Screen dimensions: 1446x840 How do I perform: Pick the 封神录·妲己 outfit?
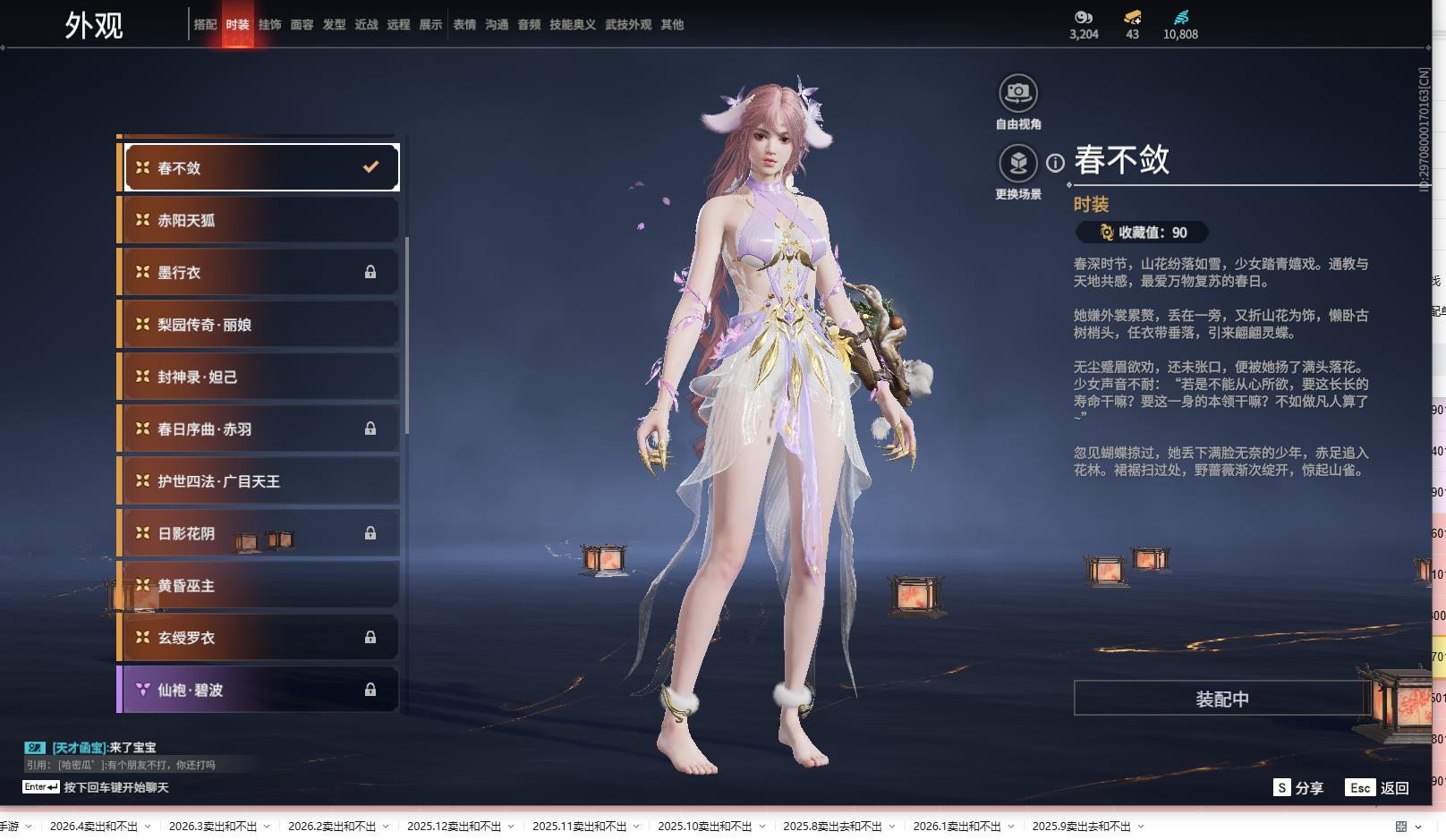[x=259, y=377]
